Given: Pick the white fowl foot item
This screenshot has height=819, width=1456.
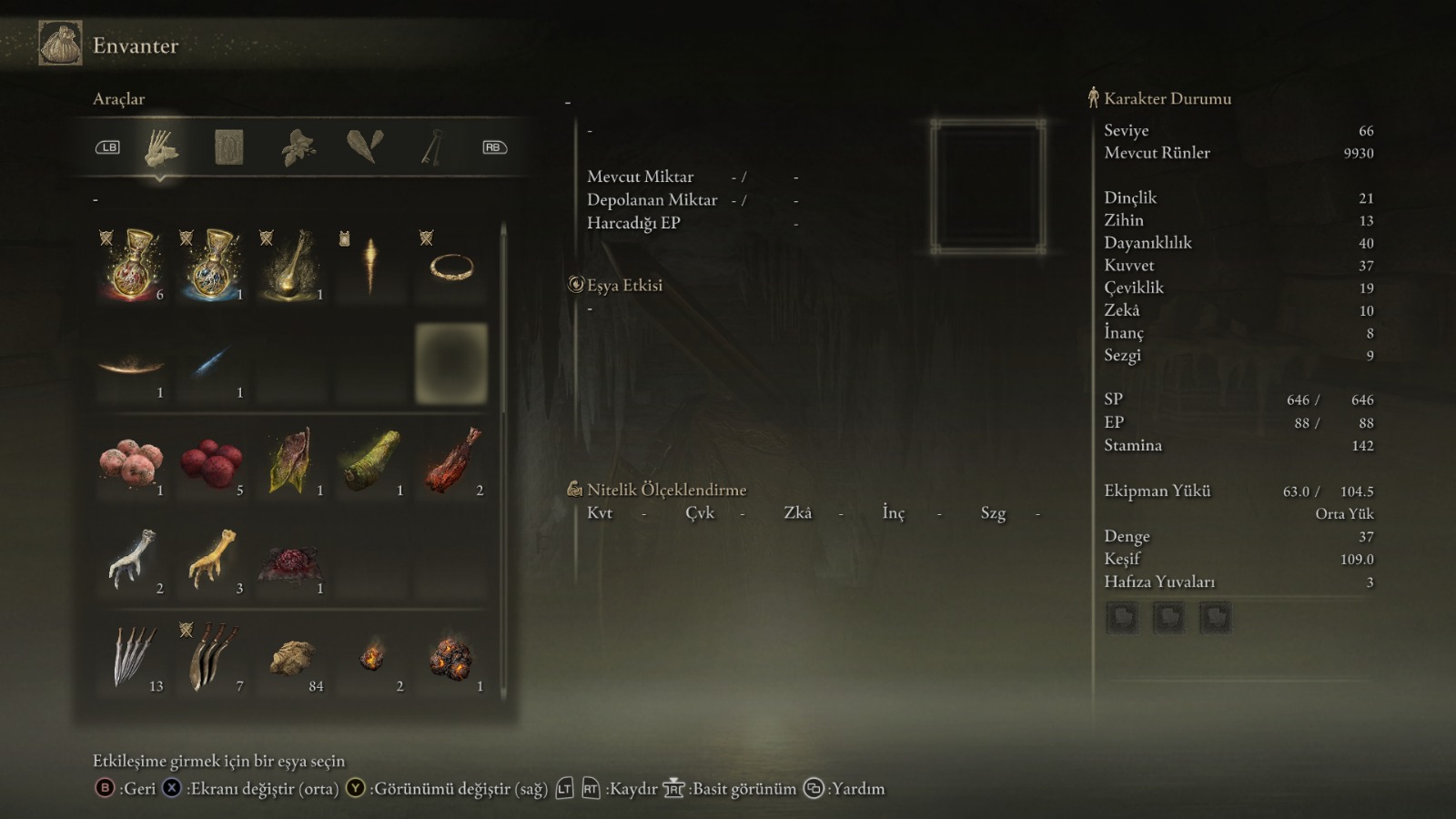Looking at the screenshot, I should [132, 559].
